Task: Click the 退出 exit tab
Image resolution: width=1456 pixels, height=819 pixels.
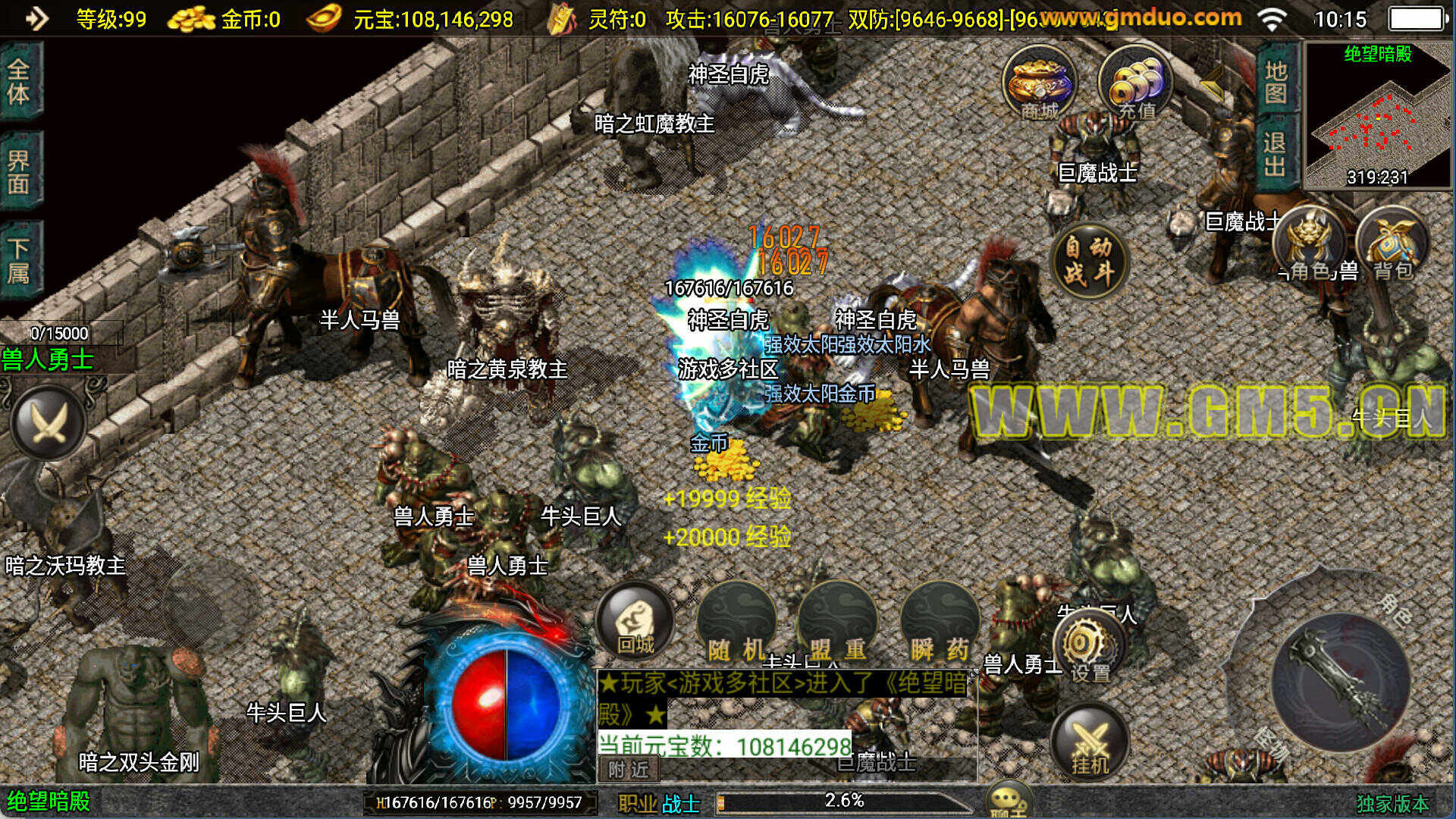Action: point(1276,153)
